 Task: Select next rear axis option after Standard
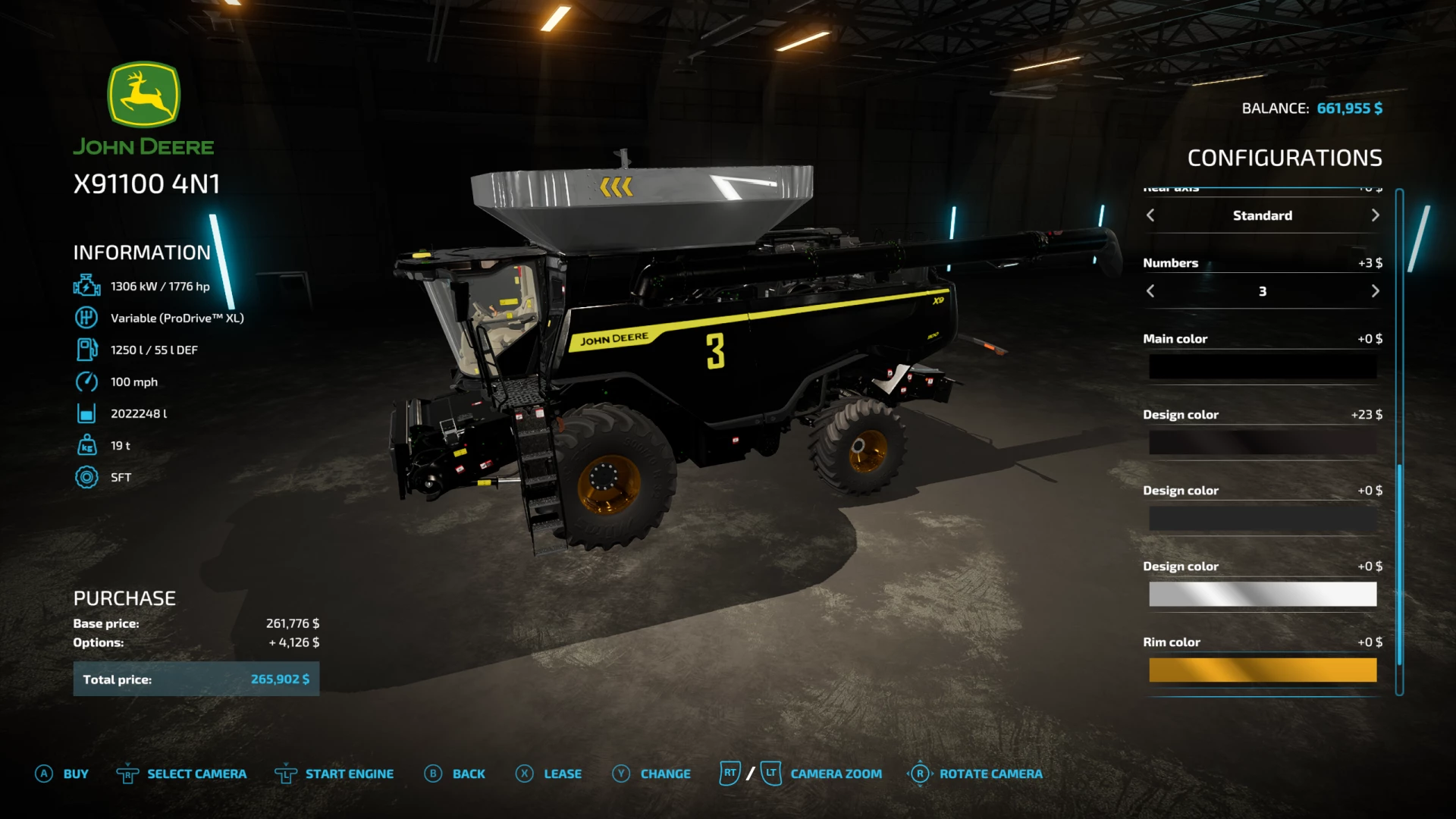tap(1375, 215)
